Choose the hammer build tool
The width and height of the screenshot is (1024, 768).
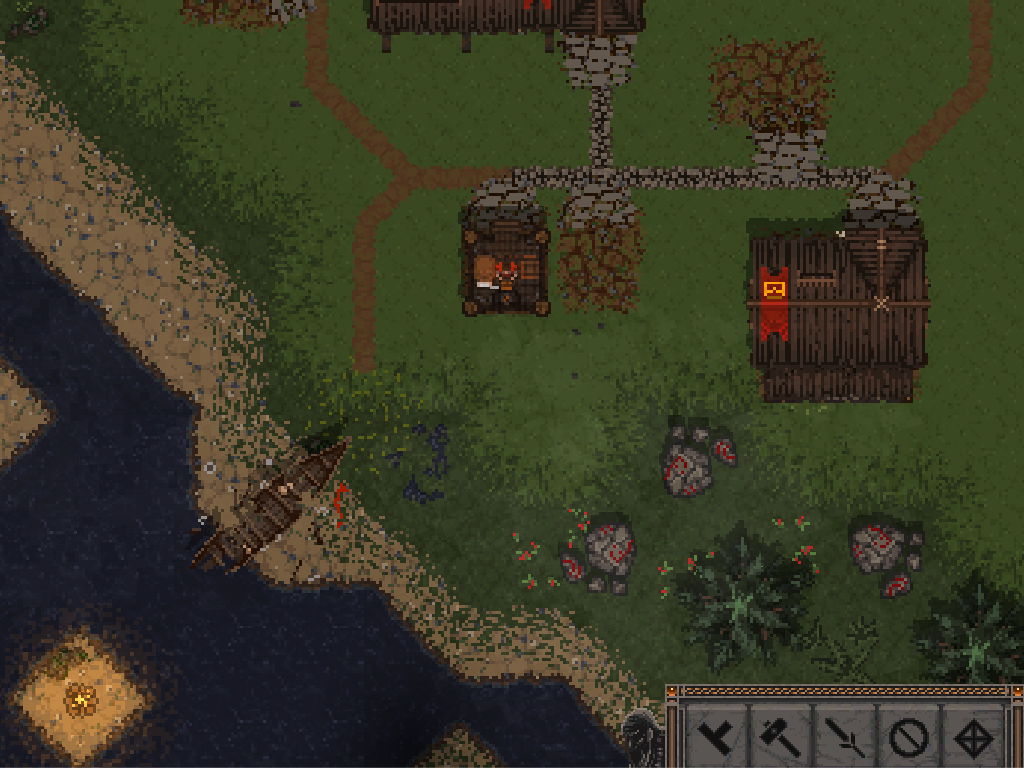pos(780,738)
